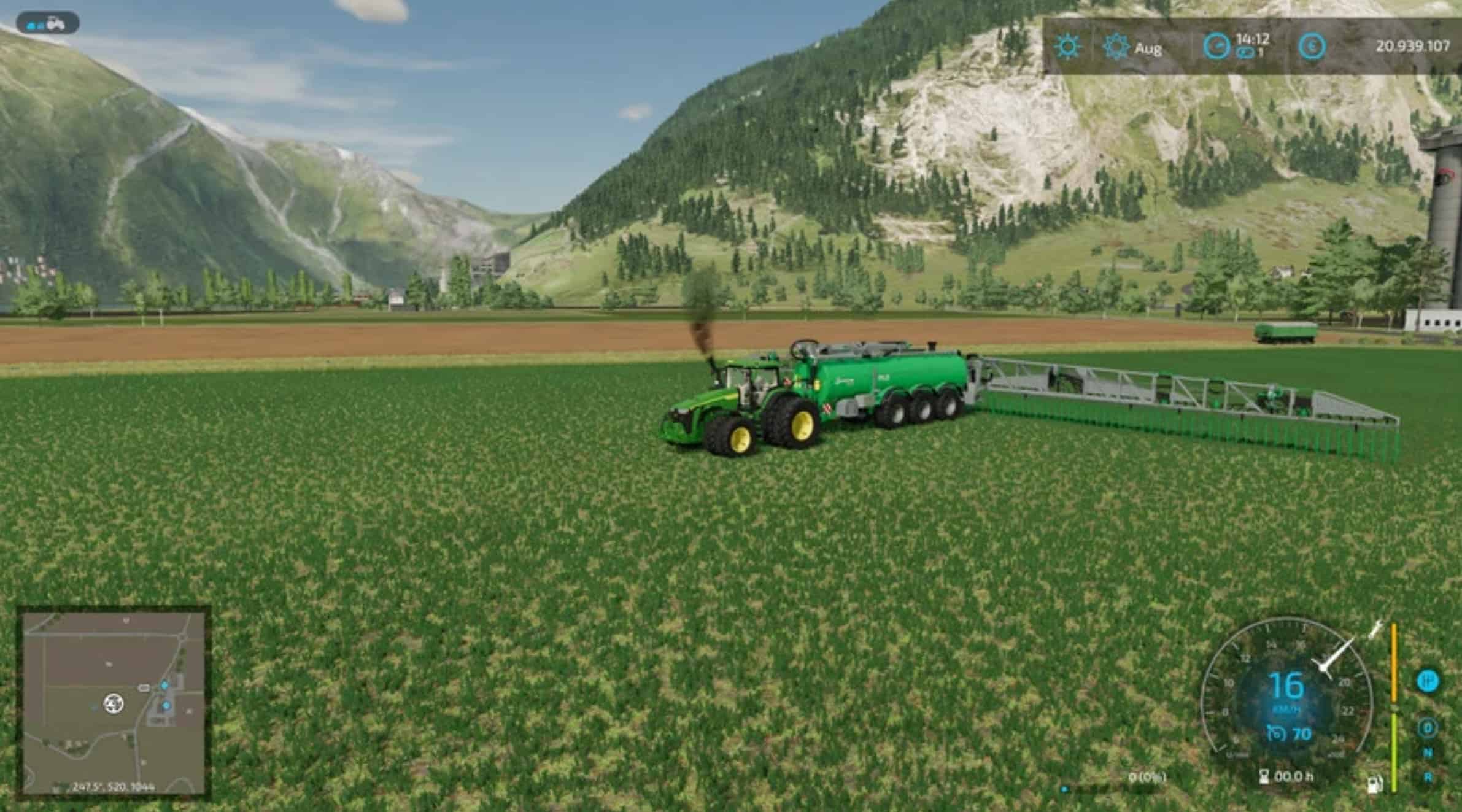Screen dimensions: 1462x812
Task: Choose the Reverse gear indicator R
Action: tap(1428, 777)
